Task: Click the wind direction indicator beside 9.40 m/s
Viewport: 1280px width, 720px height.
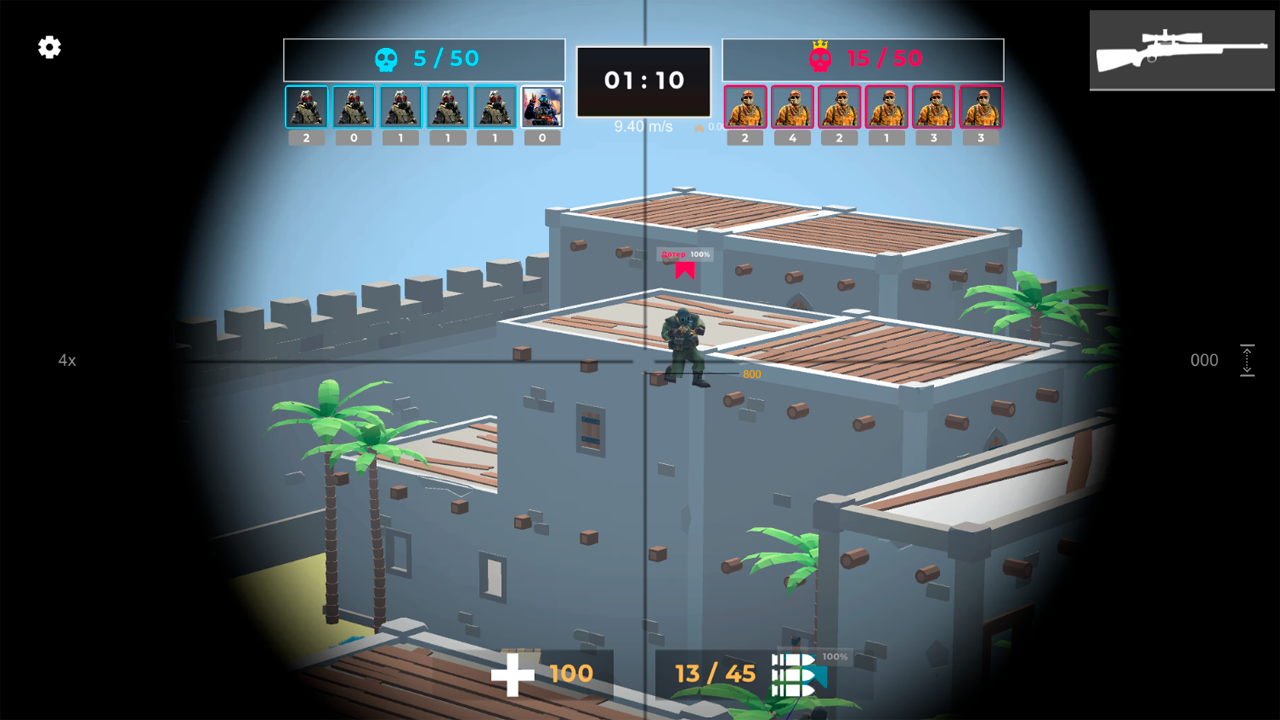Action: pyautogui.click(x=700, y=128)
